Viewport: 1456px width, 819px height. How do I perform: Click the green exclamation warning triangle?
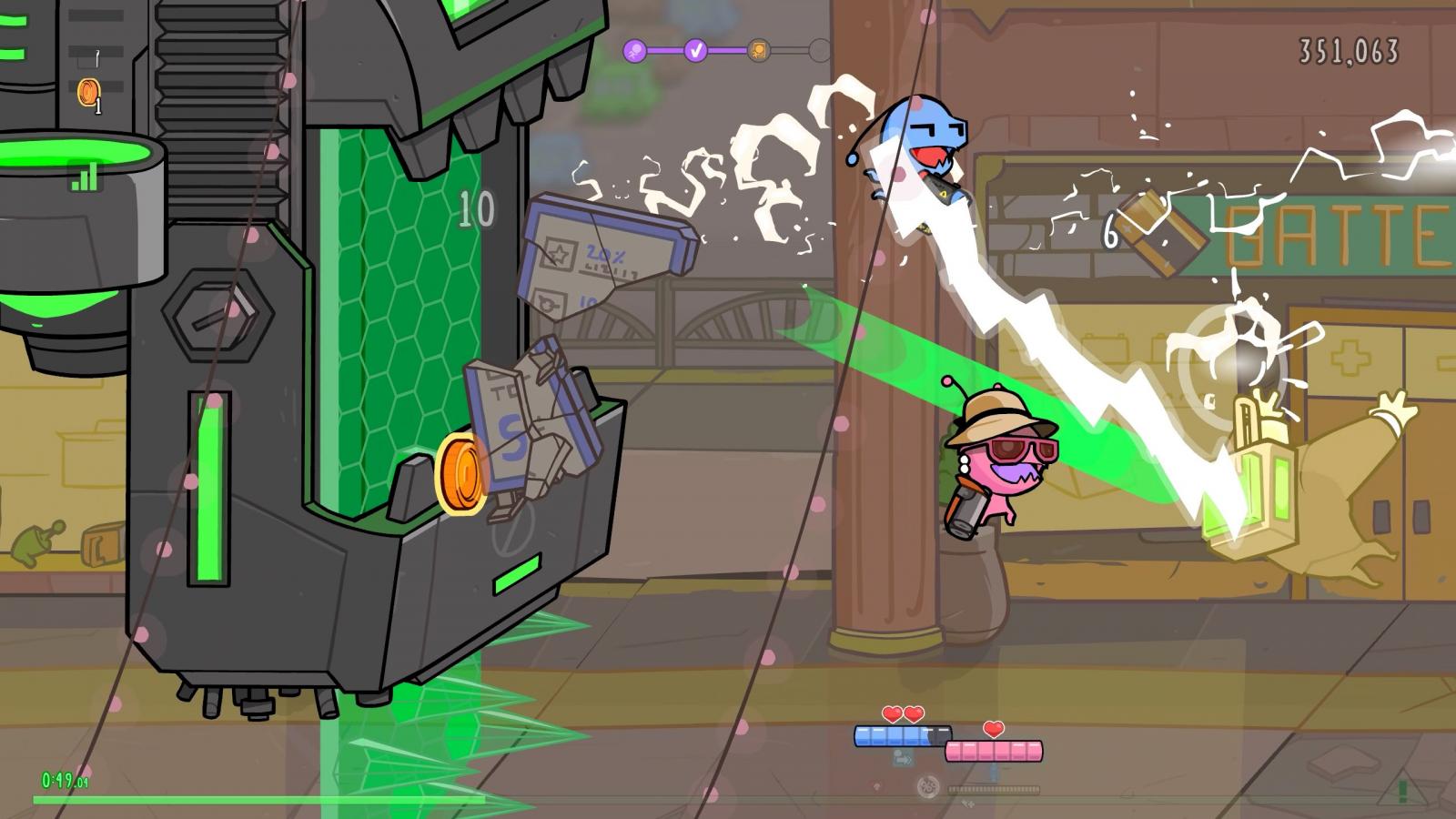1401,790
